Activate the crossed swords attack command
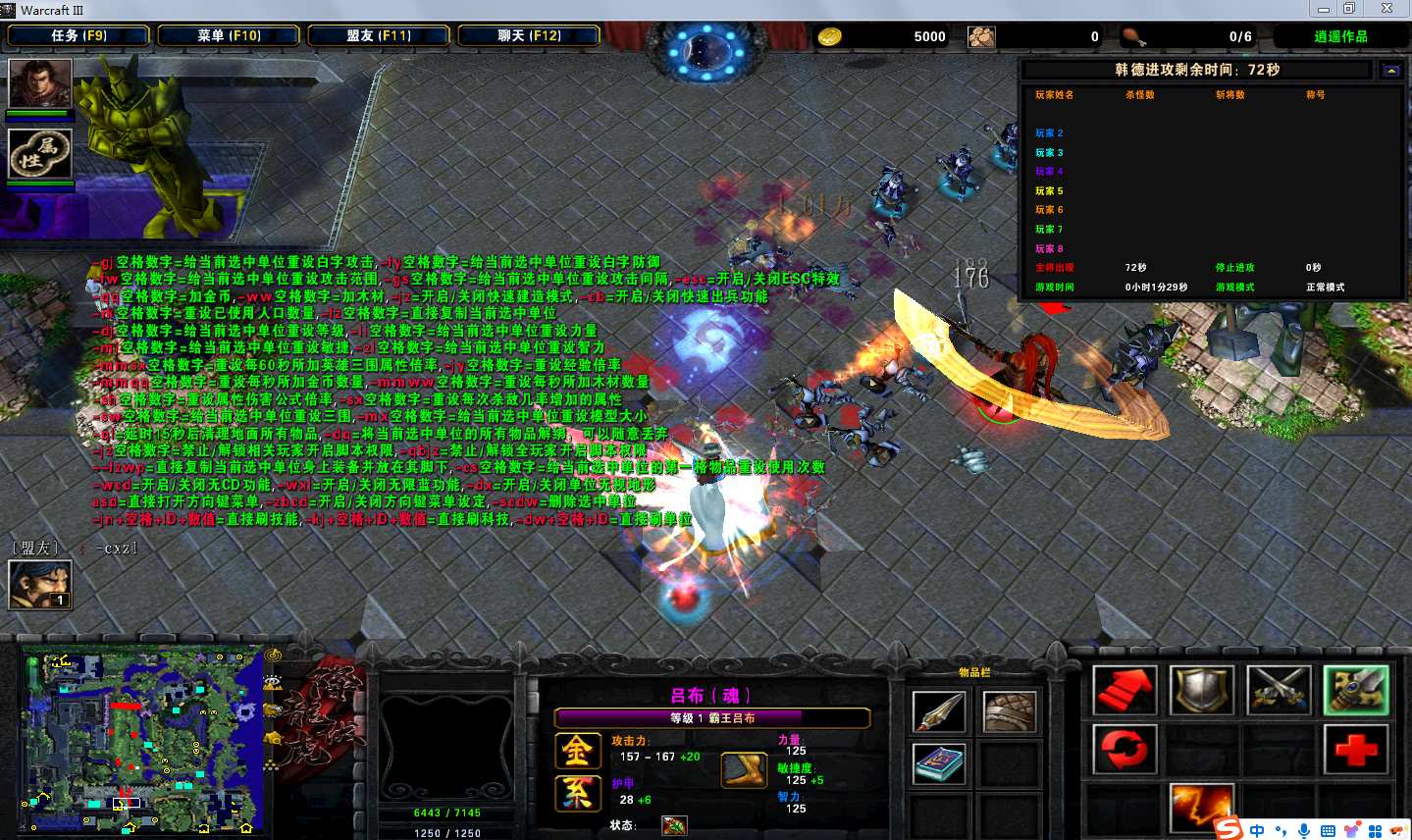Screen dimensions: 1412x840 point(1279,690)
